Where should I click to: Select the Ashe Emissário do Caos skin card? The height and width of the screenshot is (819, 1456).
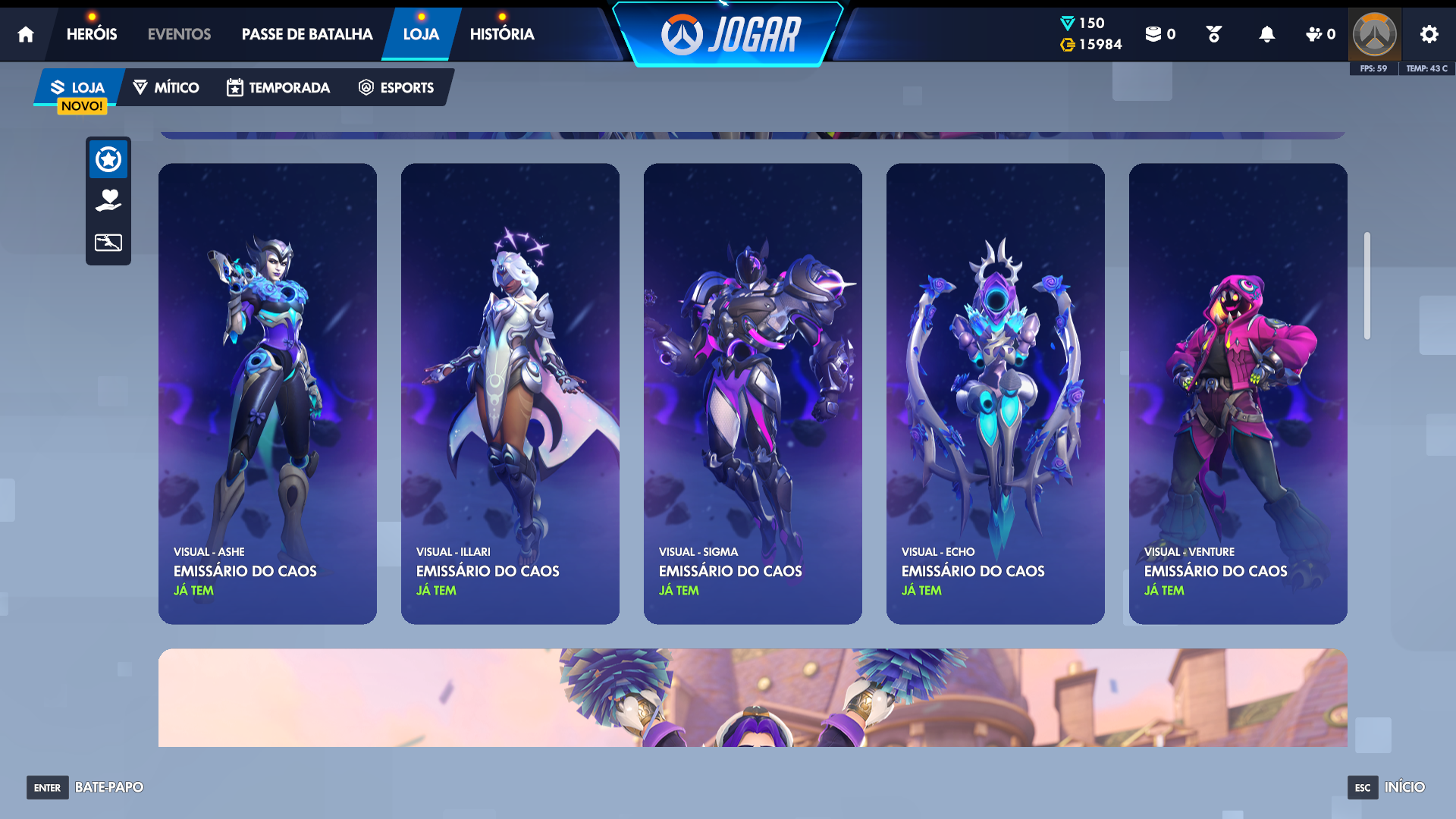pos(268,394)
